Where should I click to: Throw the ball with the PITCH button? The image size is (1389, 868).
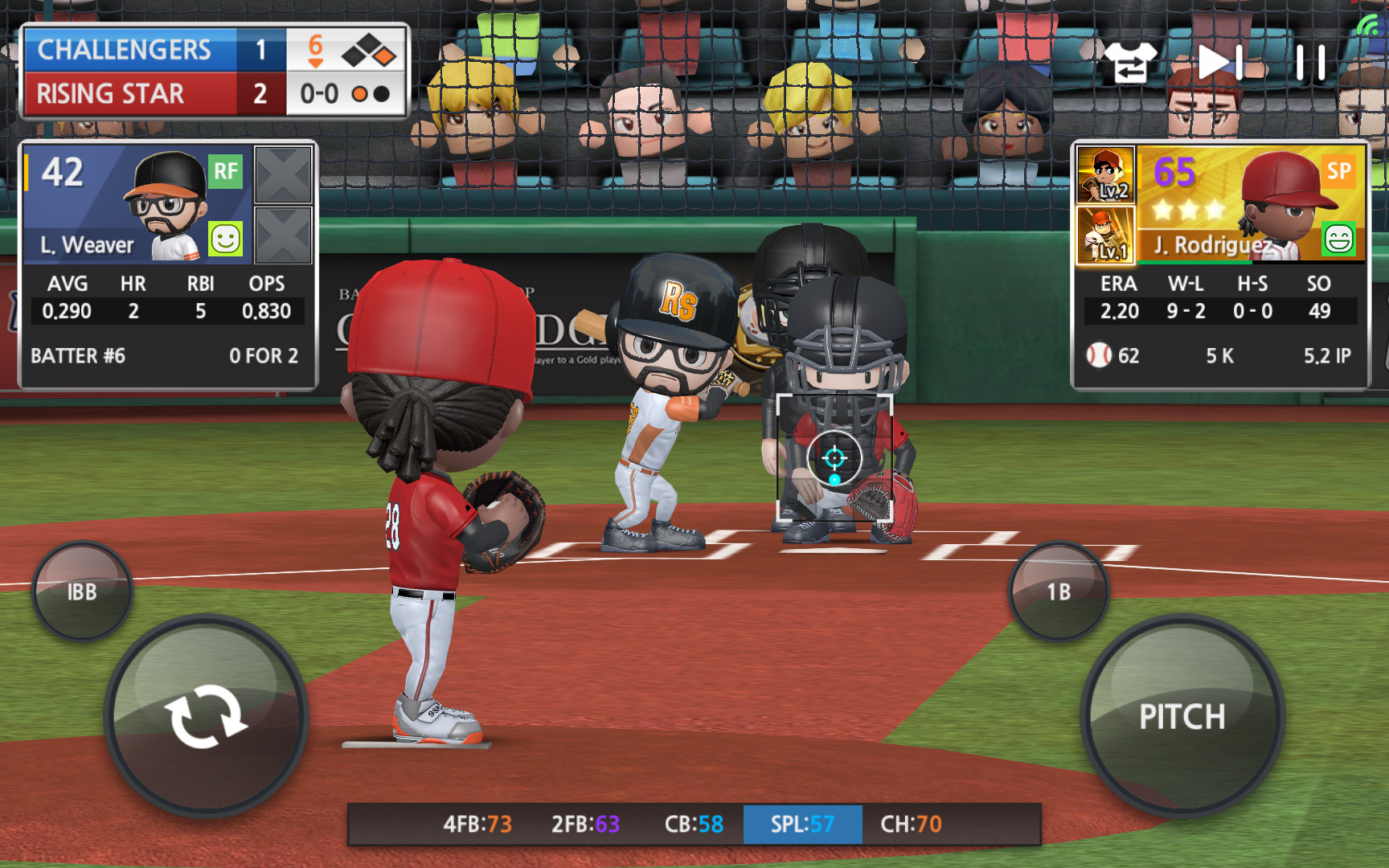tap(1182, 715)
